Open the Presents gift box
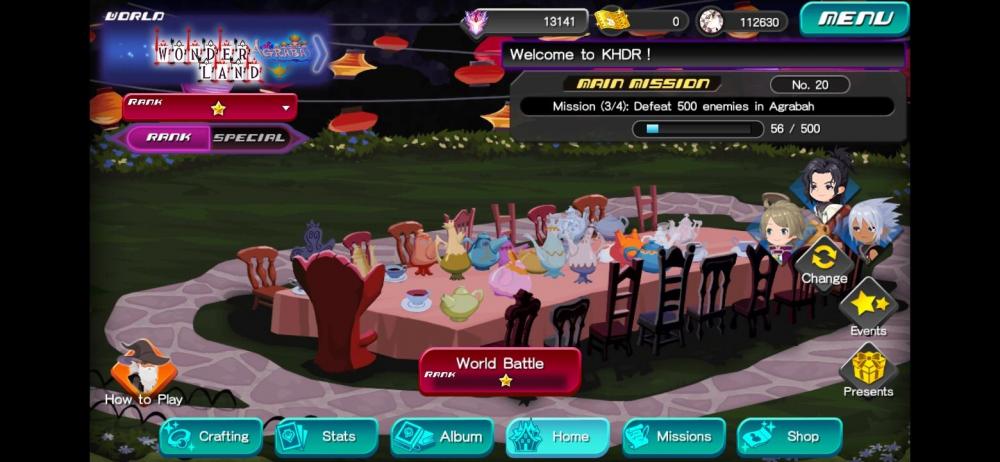 point(867,370)
